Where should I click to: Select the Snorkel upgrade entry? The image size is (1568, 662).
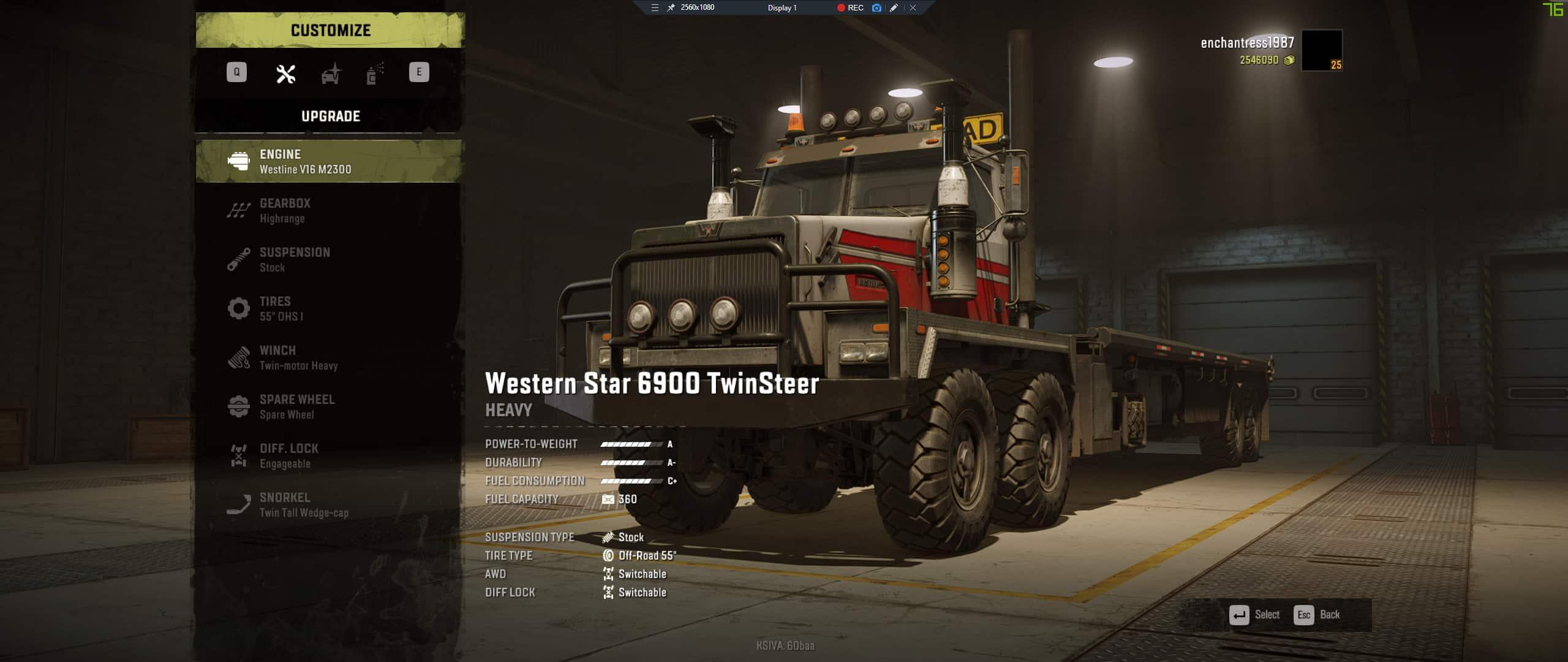pyautogui.click(x=329, y=504)
